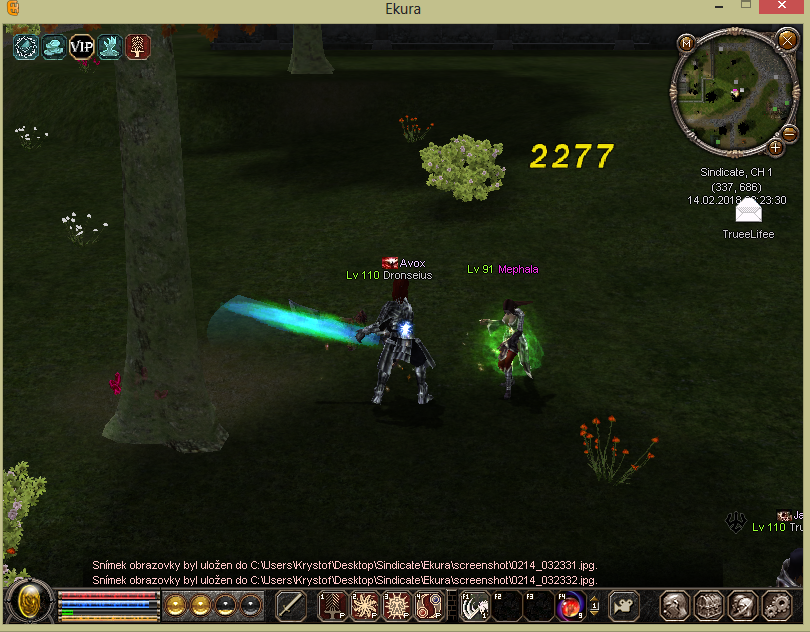Open the gear settings menu button
The image size is (810, 632).
pos(777,605)
